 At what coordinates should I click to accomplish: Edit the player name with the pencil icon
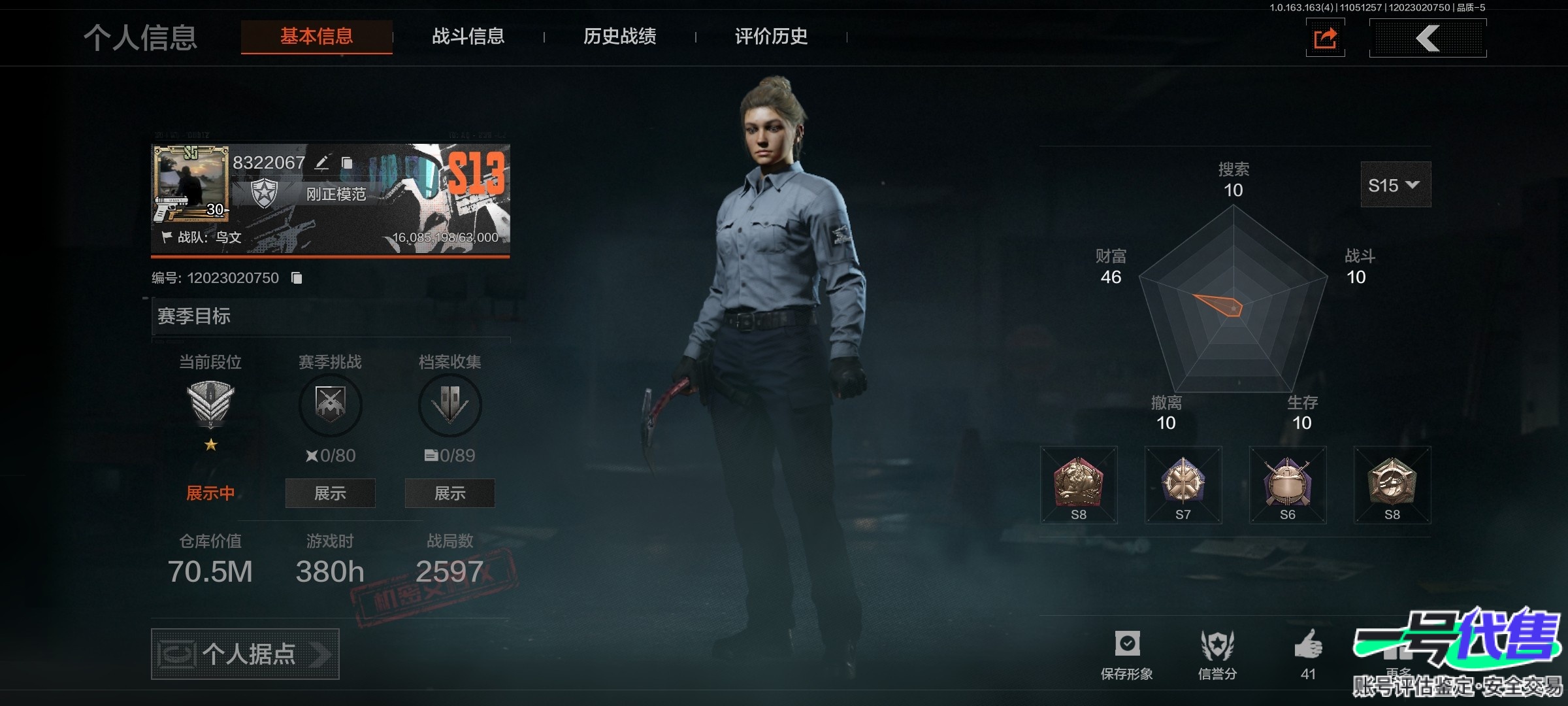[x=322, y=163]
